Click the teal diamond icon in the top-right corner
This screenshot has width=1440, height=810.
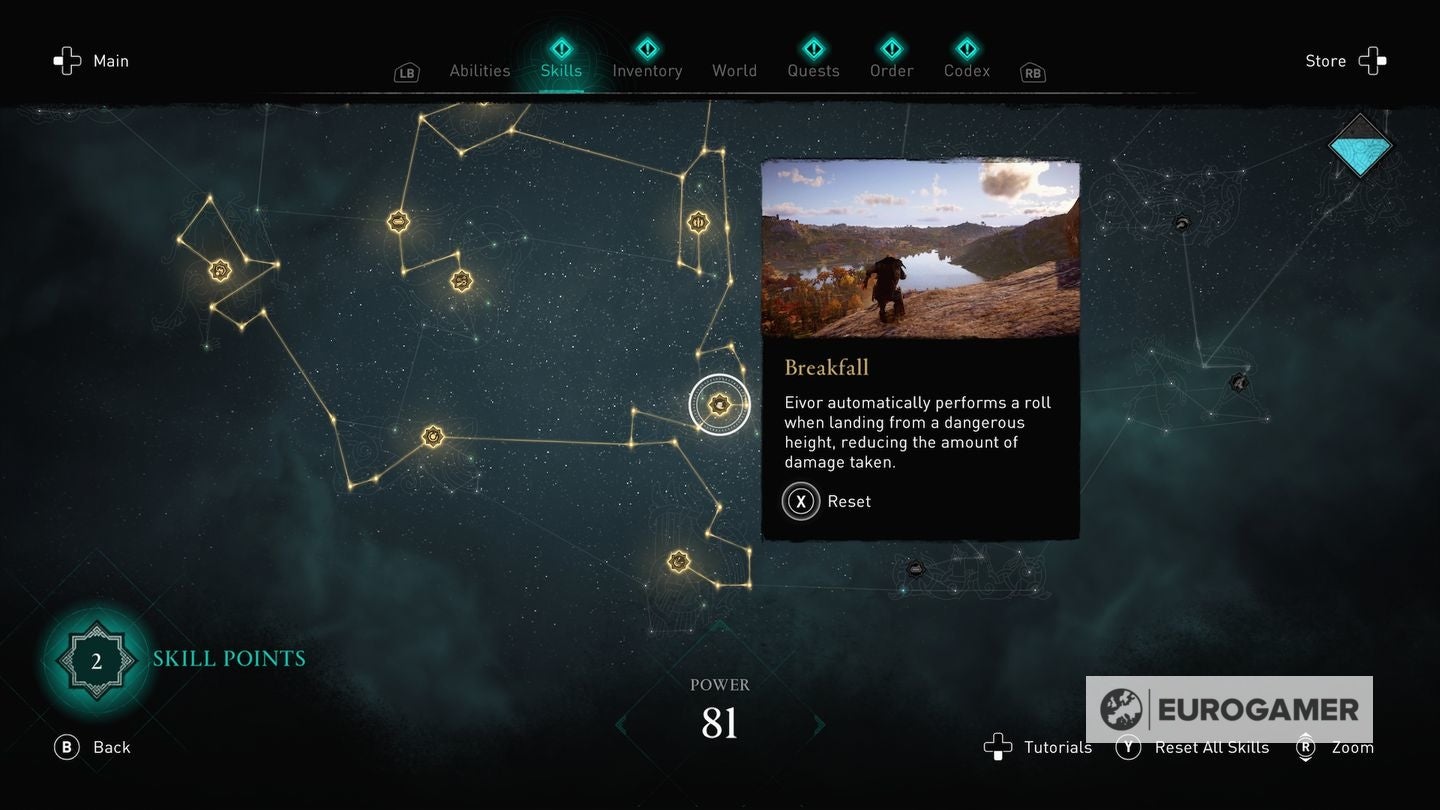pyautogui.click(x=1360, y=146)
